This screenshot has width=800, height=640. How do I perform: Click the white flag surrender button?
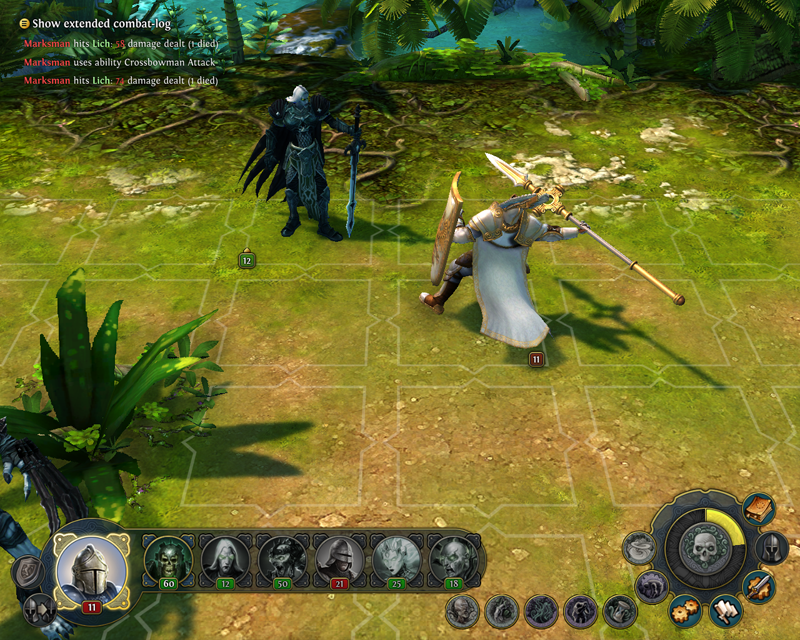point(724,609)
